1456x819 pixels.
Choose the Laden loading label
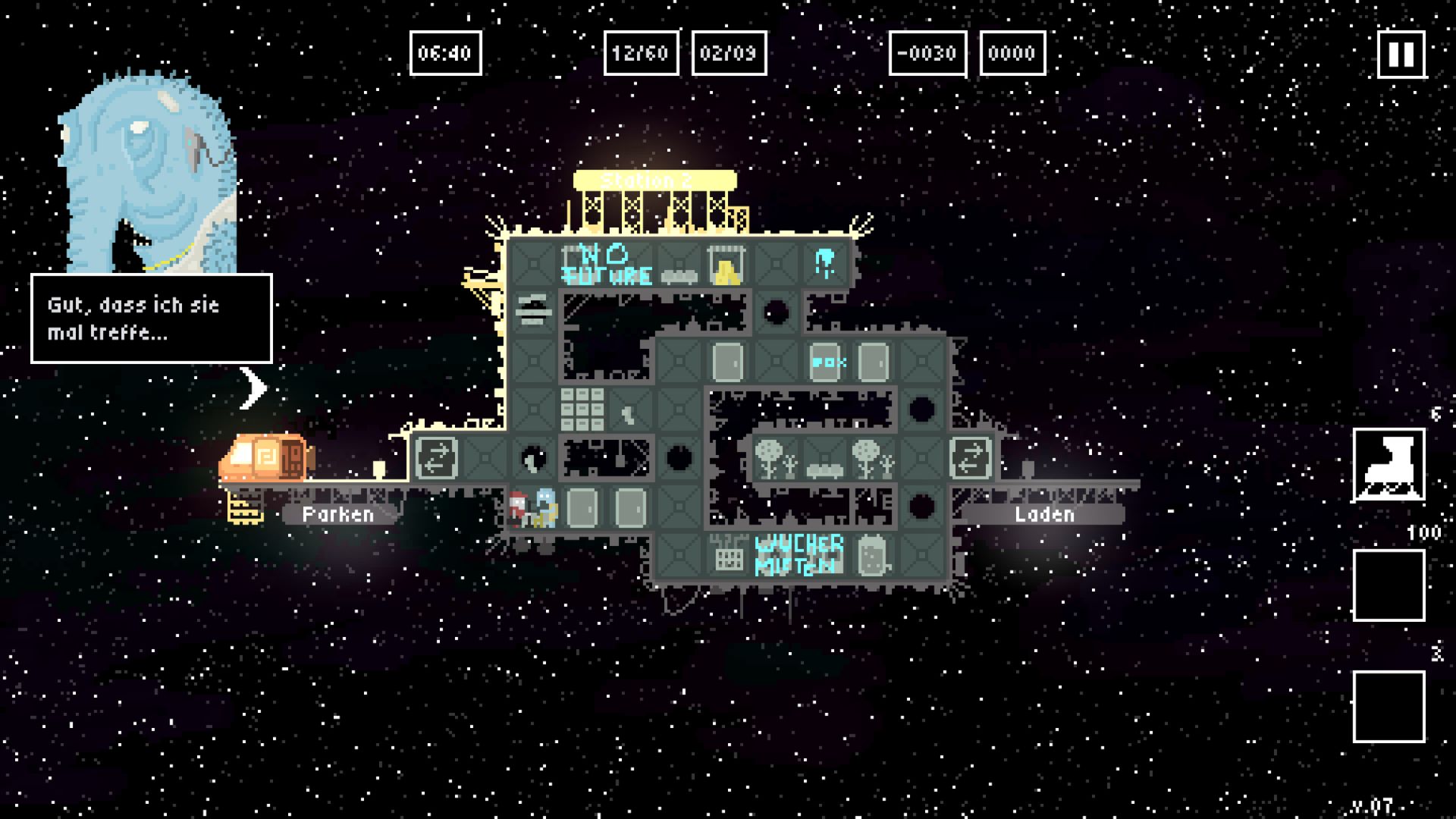[x=1044, y=515]
